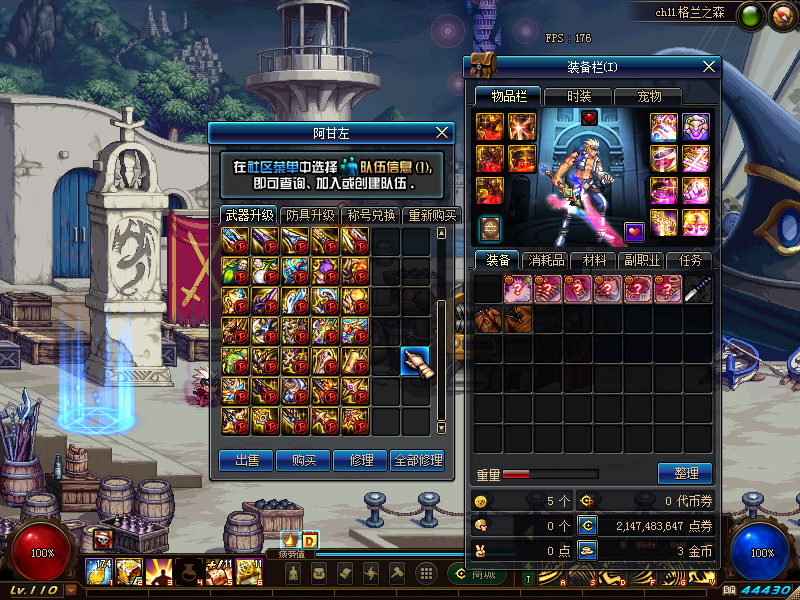
Task: Open the 防具升级 shop tab
Action: (310, 215)
